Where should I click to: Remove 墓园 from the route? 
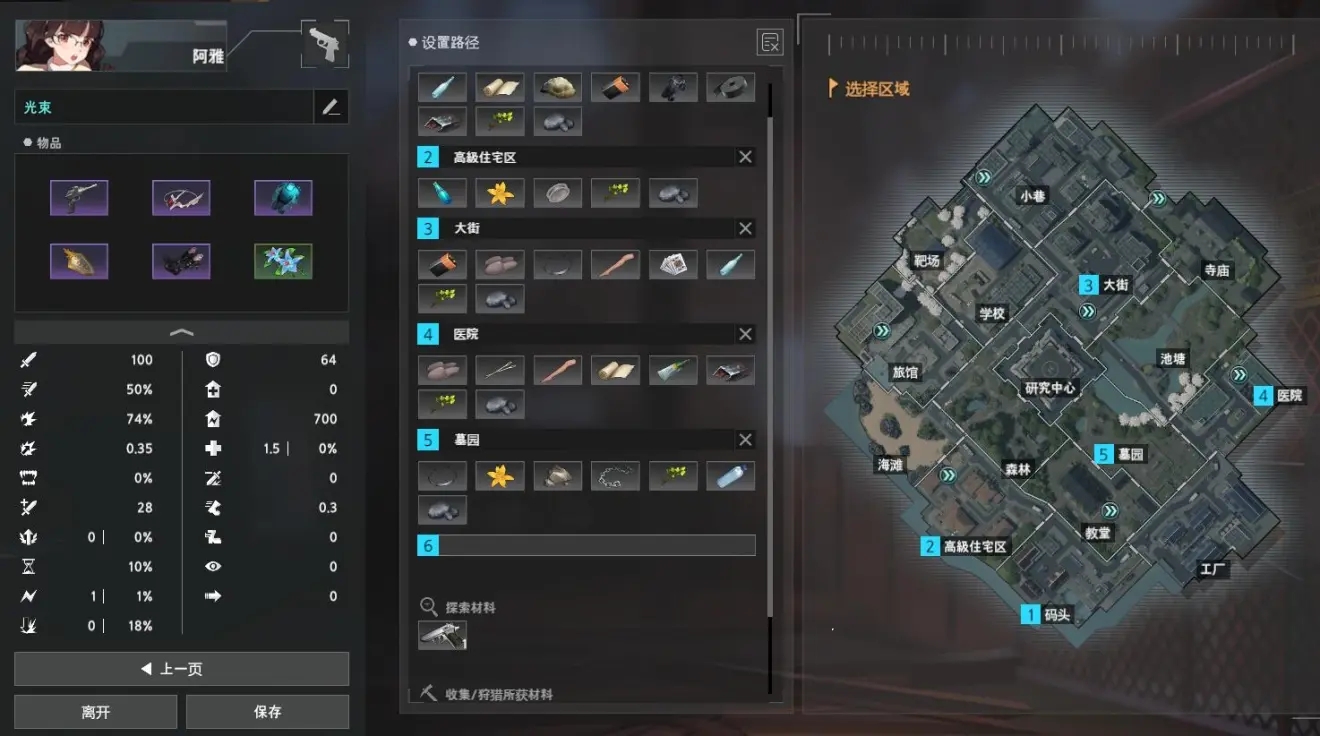click(745, 440)
